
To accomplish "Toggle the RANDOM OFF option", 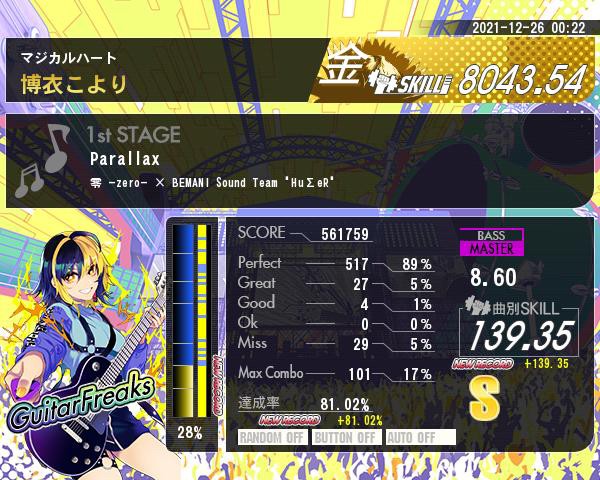I will [273, 437].
